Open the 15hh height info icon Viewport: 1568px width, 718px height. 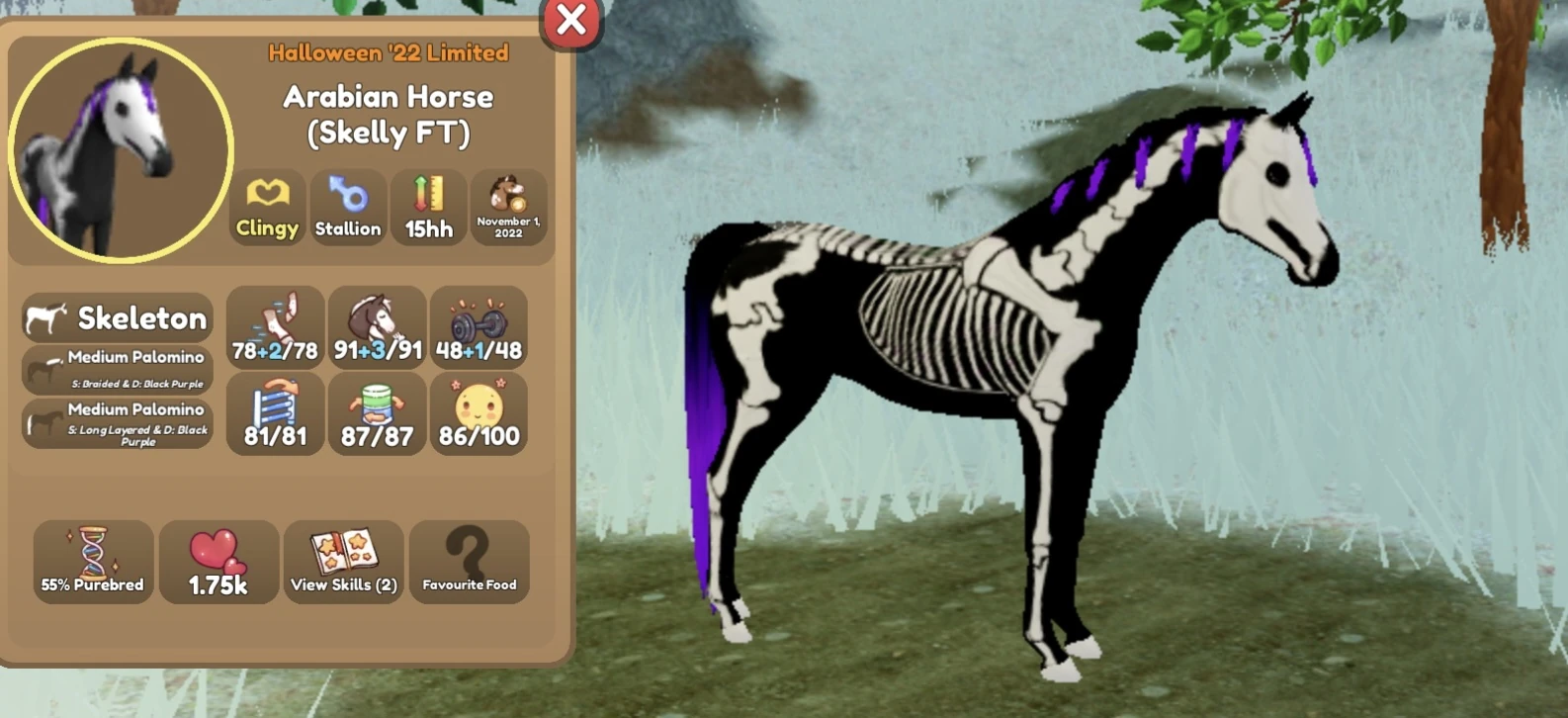429,206
